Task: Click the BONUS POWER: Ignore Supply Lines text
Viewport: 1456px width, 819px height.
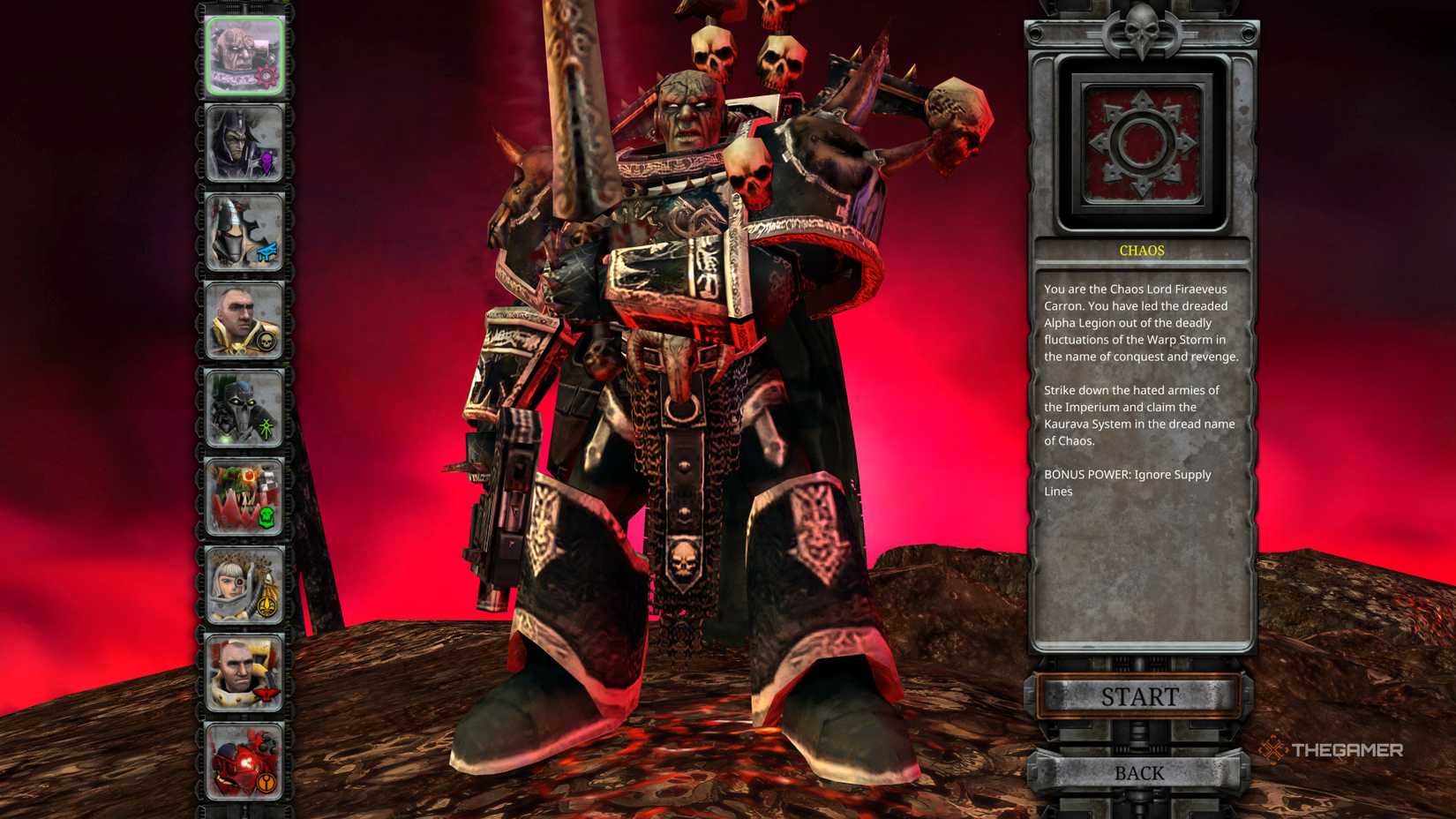Action: tap(1128, 482)
